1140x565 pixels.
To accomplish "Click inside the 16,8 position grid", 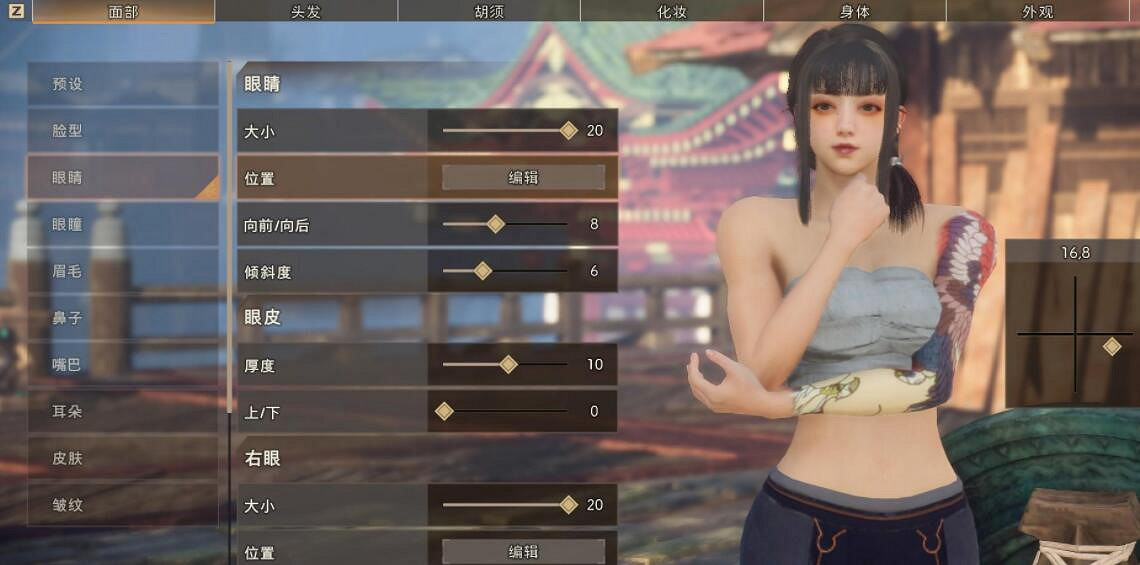I will (x=1075, y=335).
